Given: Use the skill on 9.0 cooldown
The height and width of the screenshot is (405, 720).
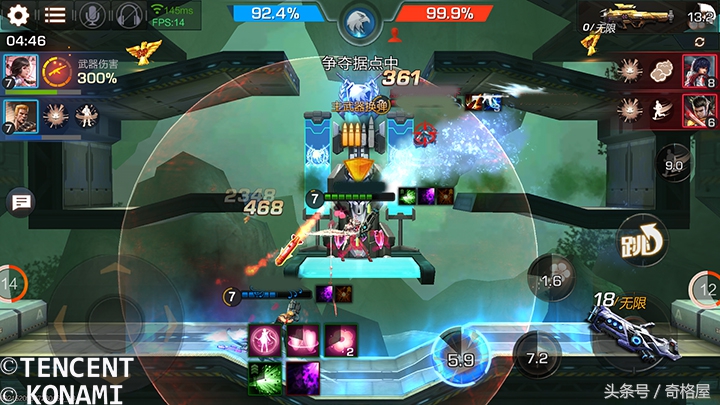Looking at the screenshot, I should (x=674, y=165).
